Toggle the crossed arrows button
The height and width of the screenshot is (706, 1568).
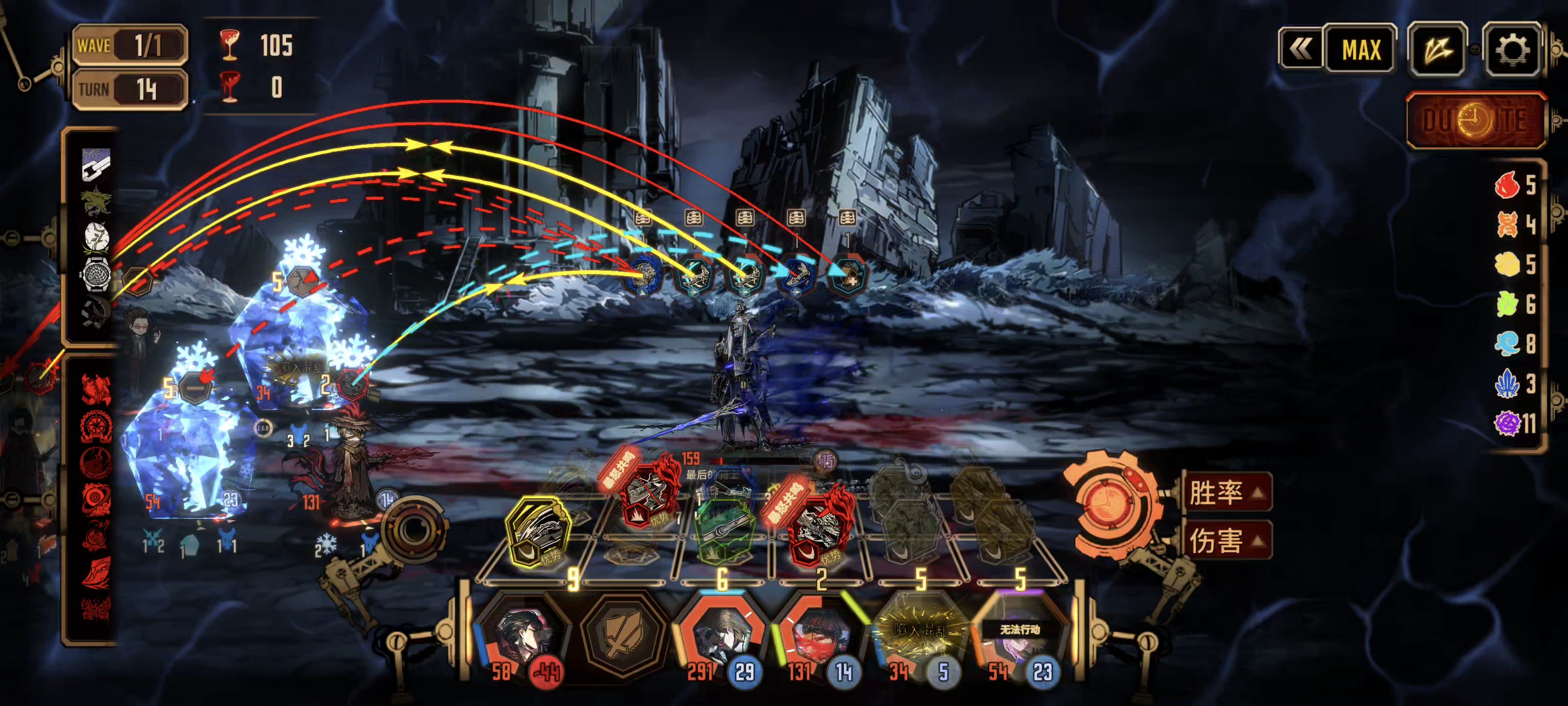point(1437,50)
